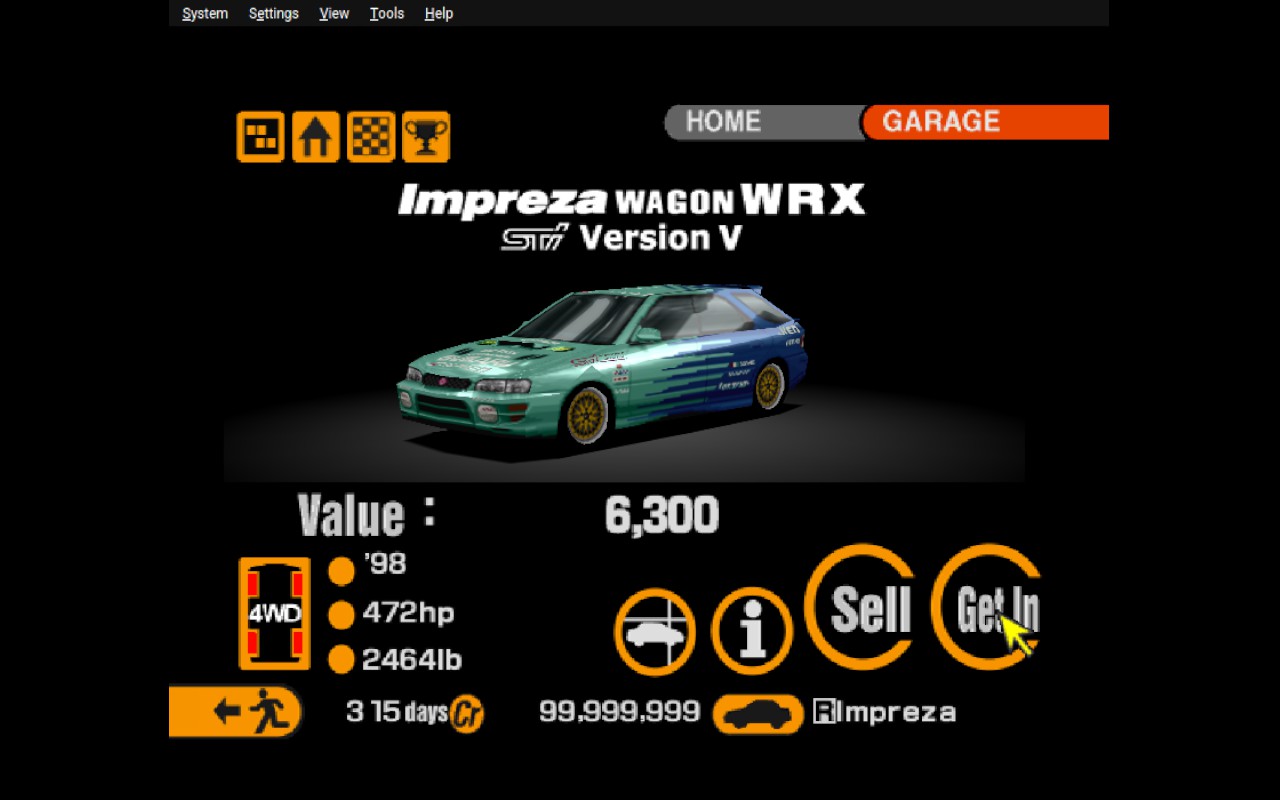
Task: Select the bullet next to 472hp
Action: [341, 614]
